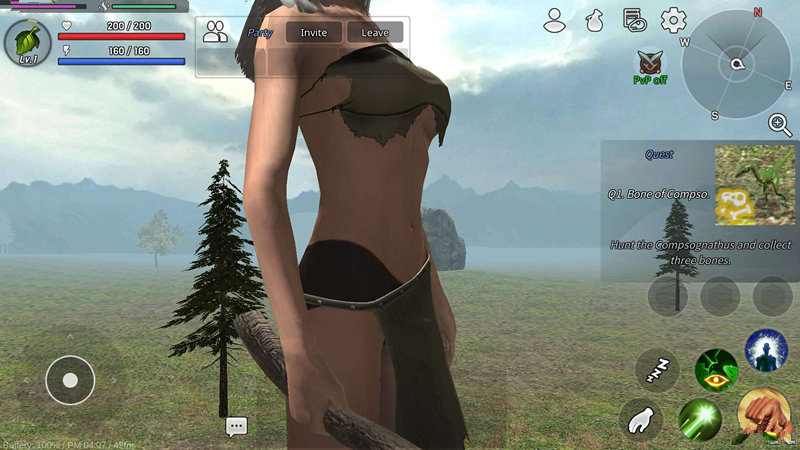Tap the virtual joystick control
The image size is (800, 450).
click(70, 380)
